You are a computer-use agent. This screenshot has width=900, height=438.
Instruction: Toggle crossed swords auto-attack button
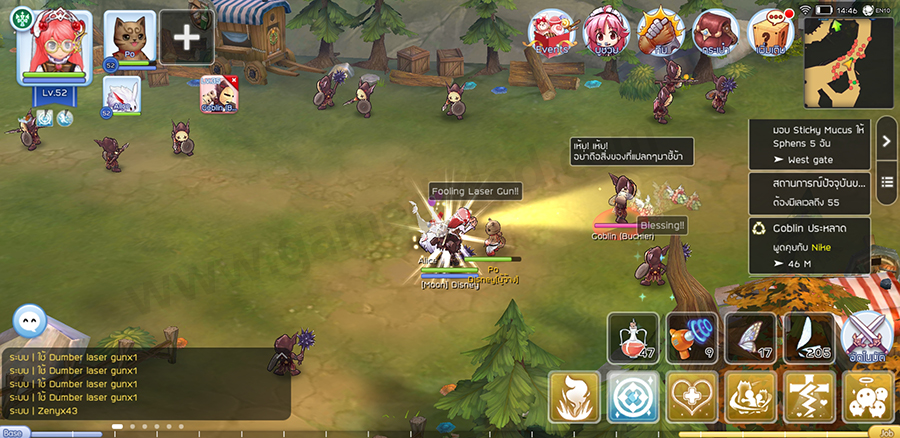pyautogui.click(x=866, y=339)
